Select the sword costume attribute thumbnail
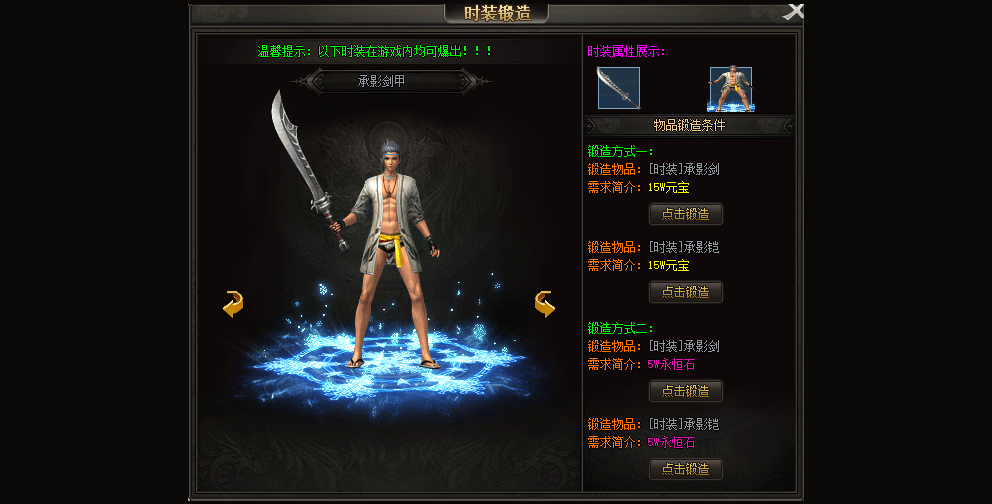This screenshot has height=504, width=992. point(618,88)
